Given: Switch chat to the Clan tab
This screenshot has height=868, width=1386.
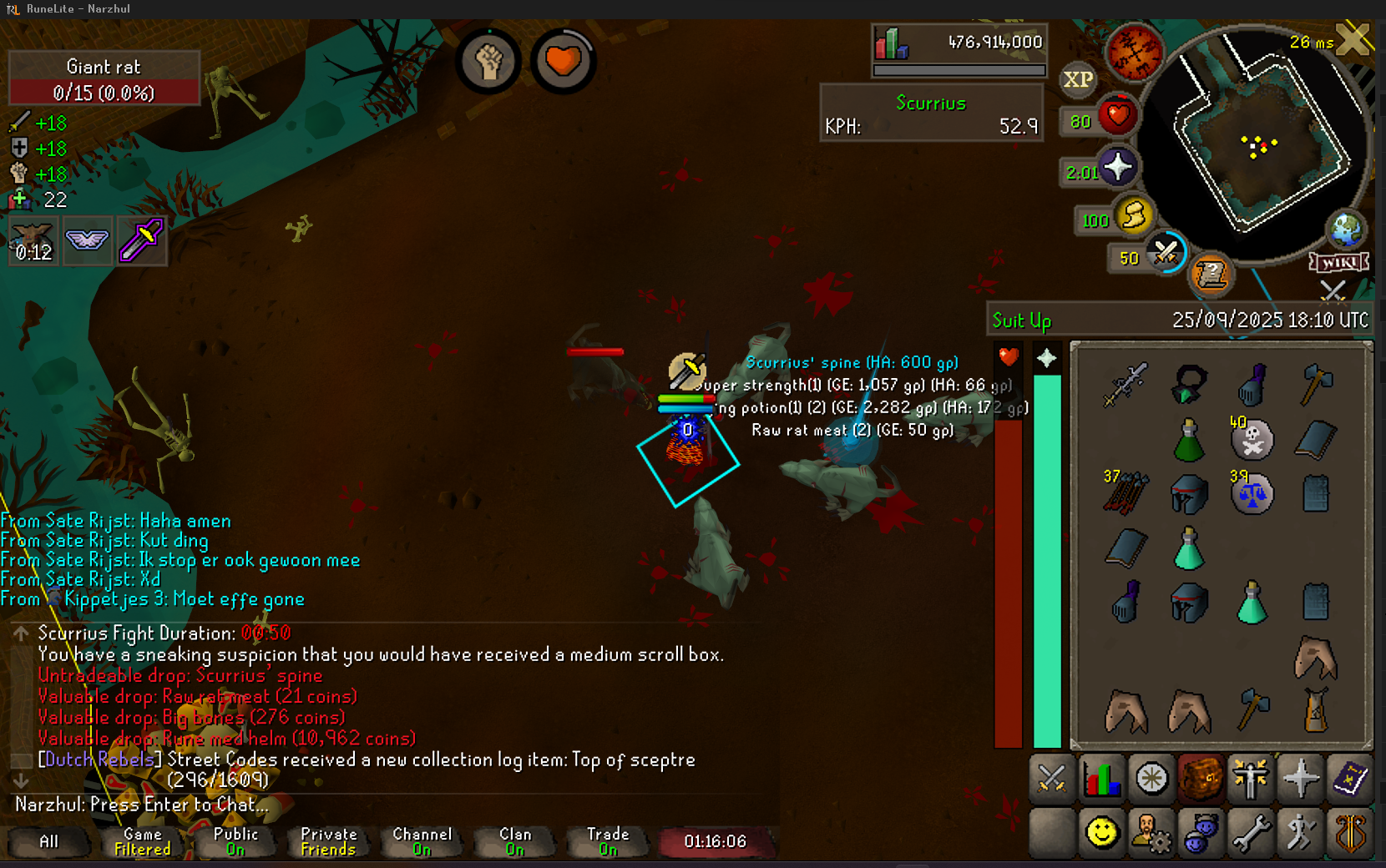Looking at the screenshot, I should [515, 841].
